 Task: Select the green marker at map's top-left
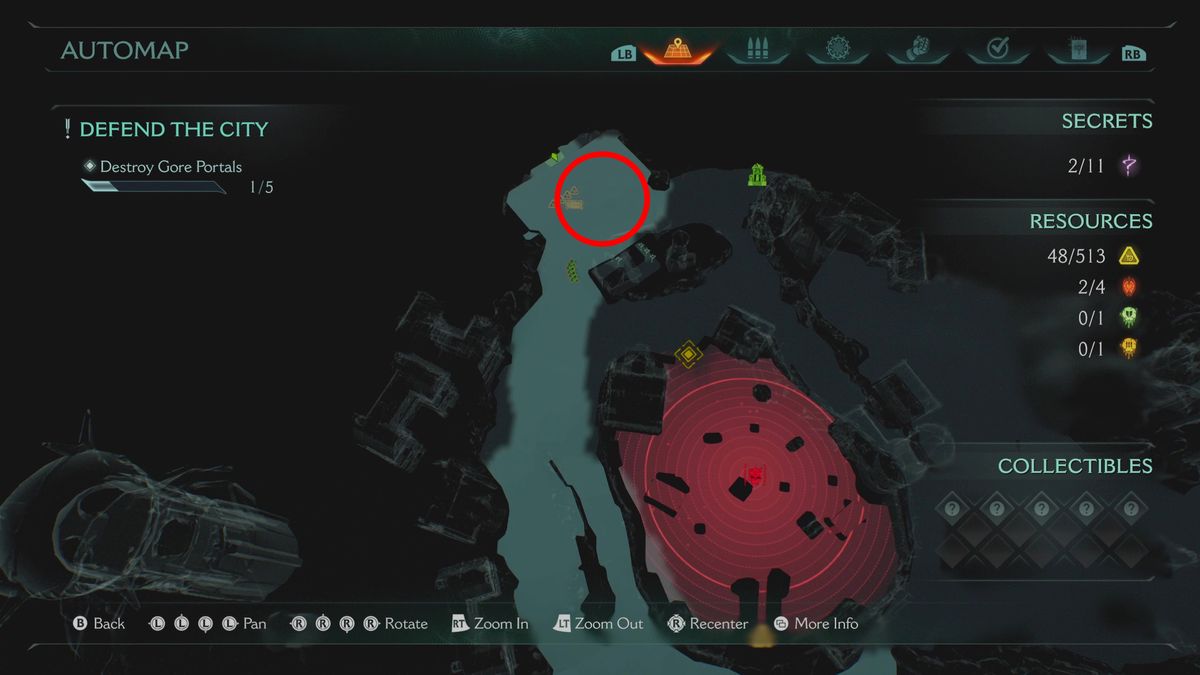(555, 158)
